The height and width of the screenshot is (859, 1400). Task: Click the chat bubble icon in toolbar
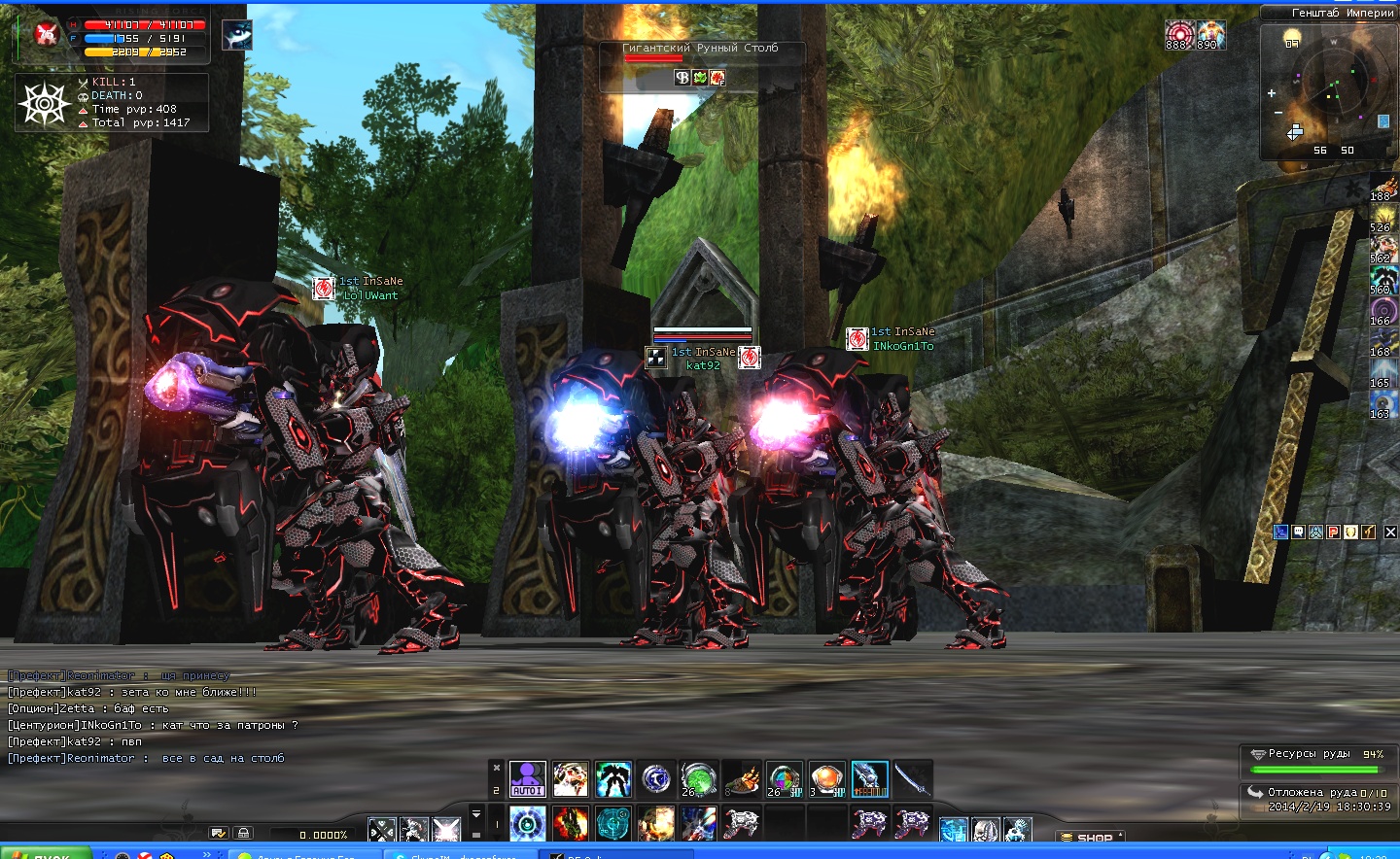(1298, 532)
